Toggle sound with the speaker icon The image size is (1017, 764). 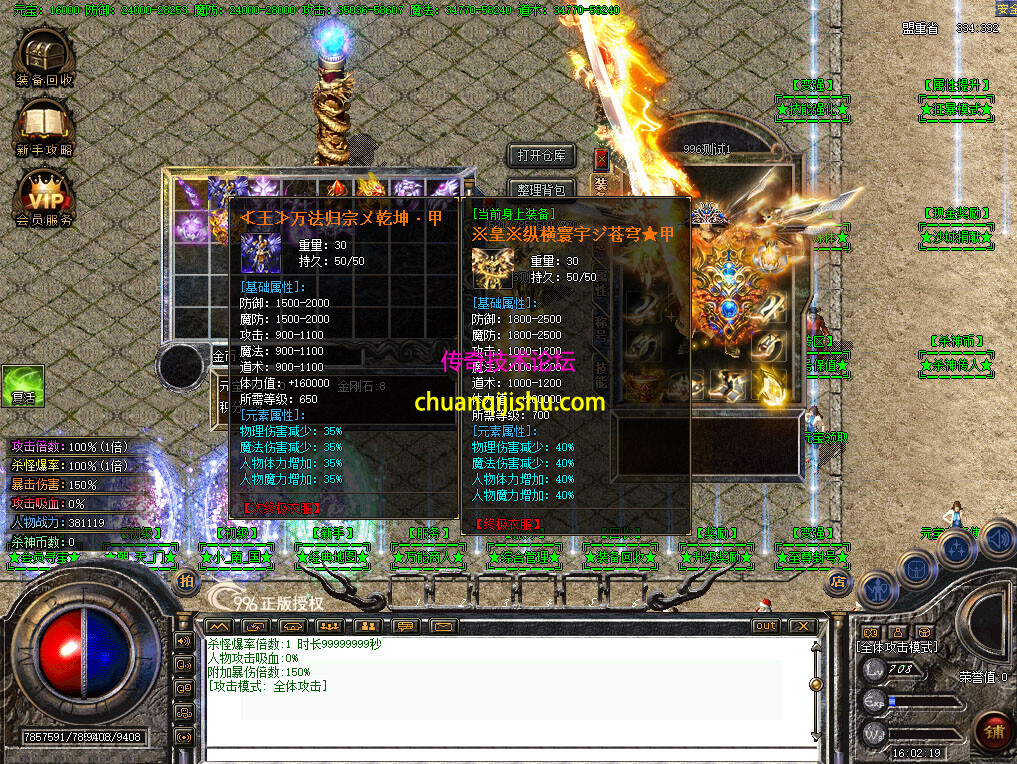997,541
